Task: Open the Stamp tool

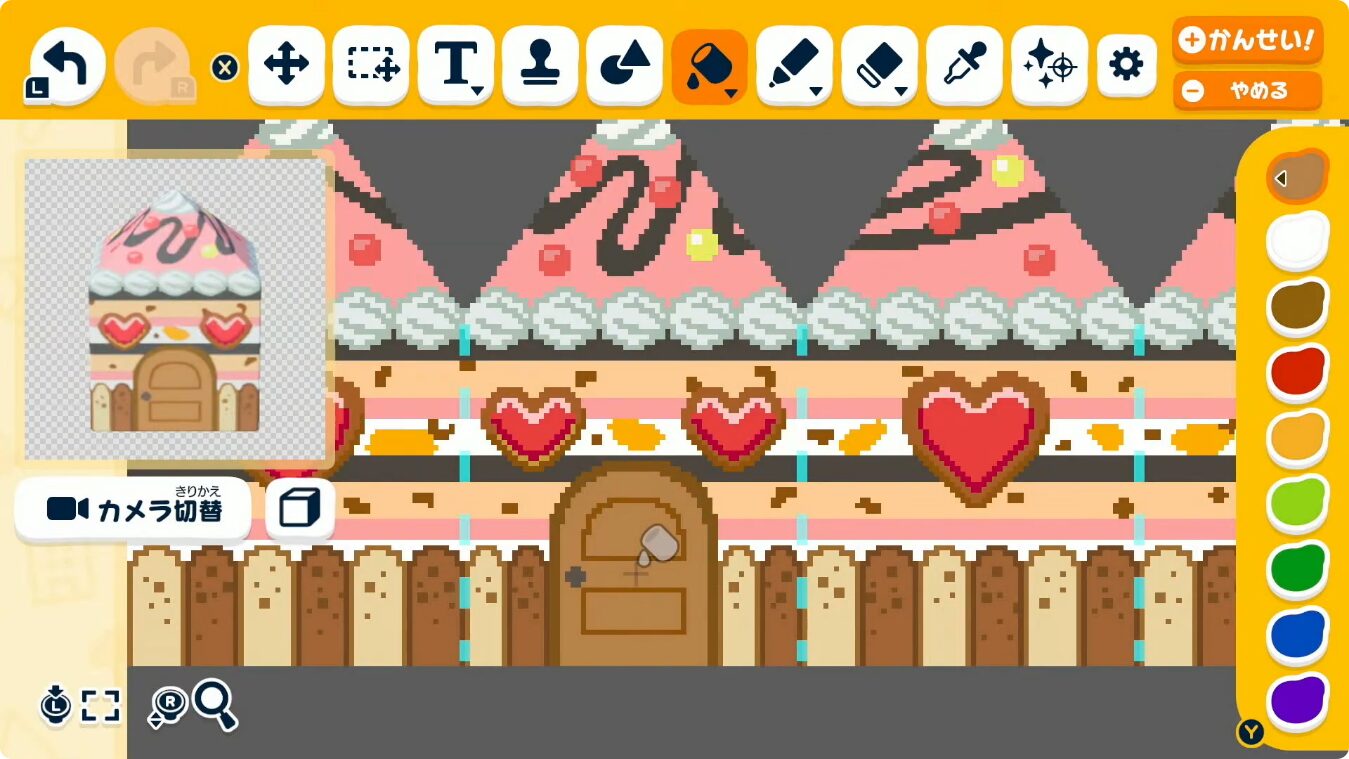Action: point(540,65)
